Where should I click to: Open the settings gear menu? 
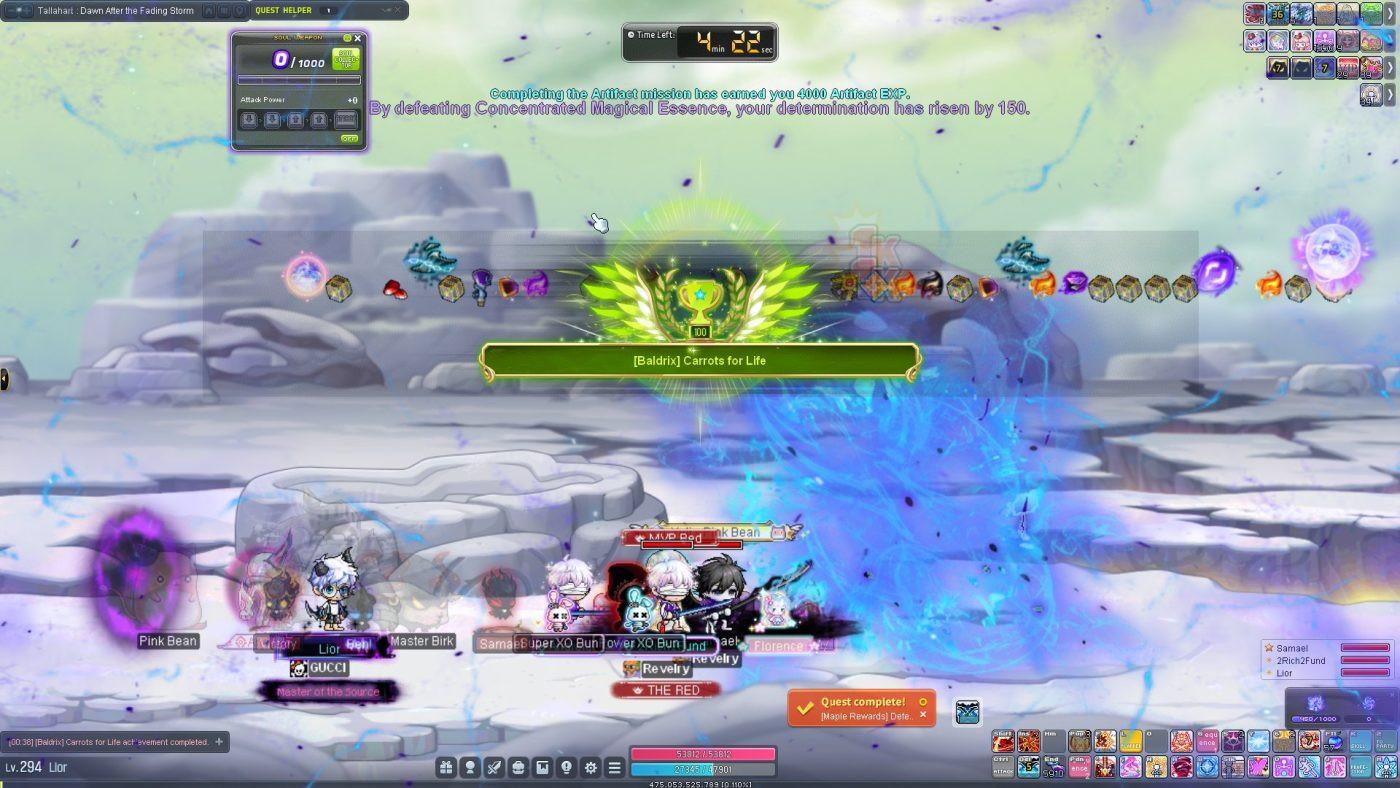pos(591,767)
